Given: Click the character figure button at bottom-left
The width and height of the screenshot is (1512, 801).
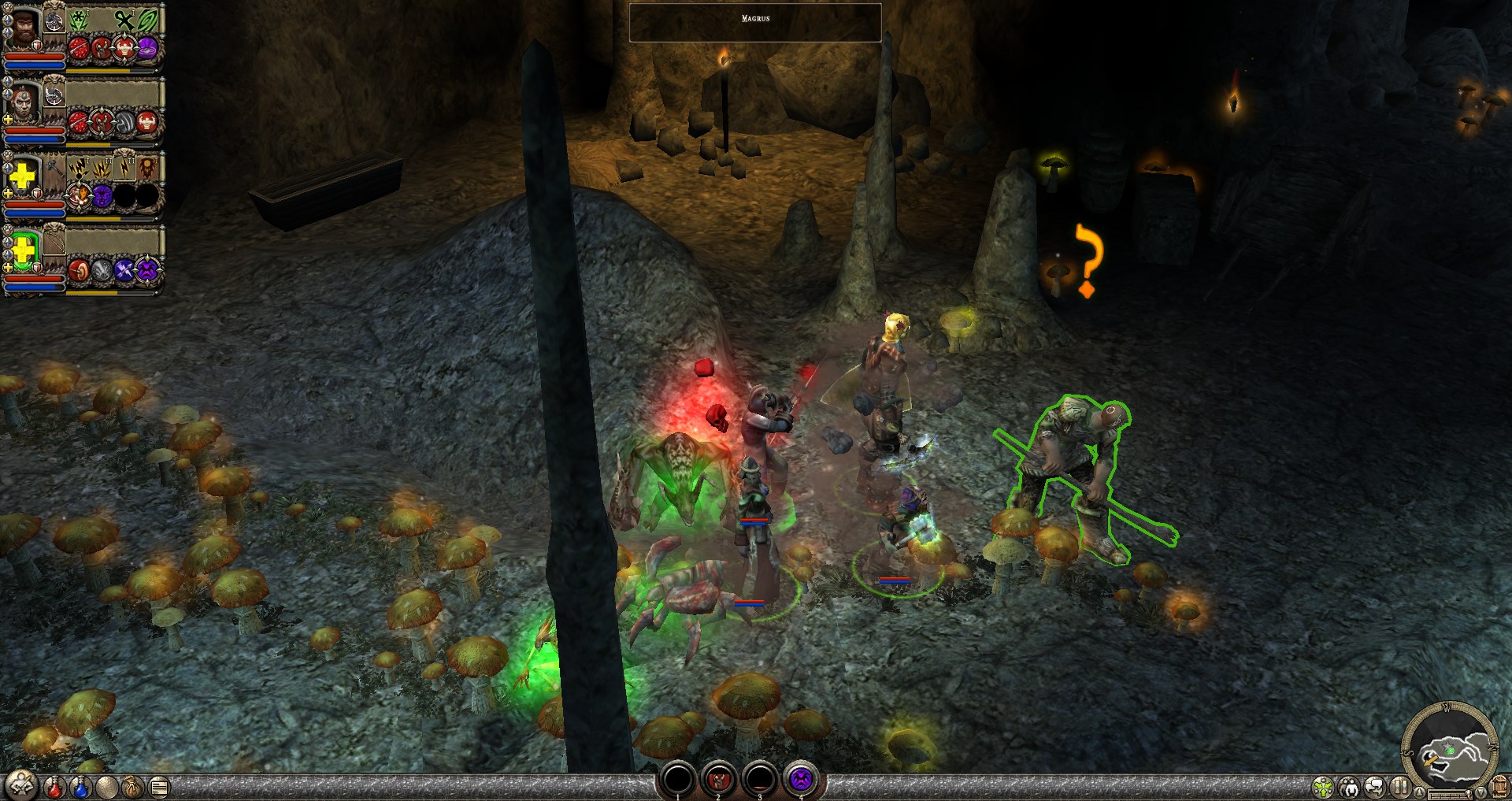Looking at the screenshot, I should tap(21, 785).
